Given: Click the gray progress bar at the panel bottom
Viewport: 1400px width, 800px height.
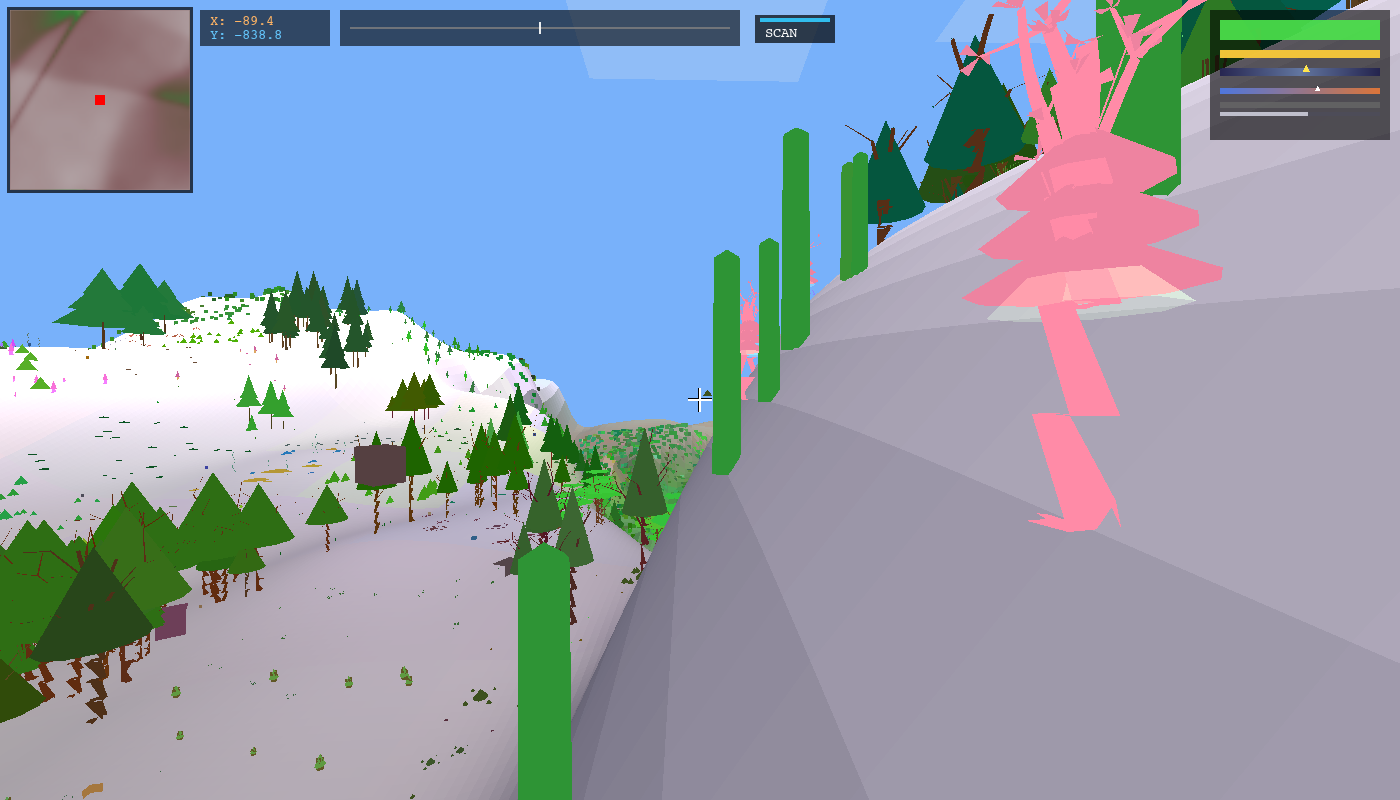Looking at the screenshot, I should [x=1263, y=114].
